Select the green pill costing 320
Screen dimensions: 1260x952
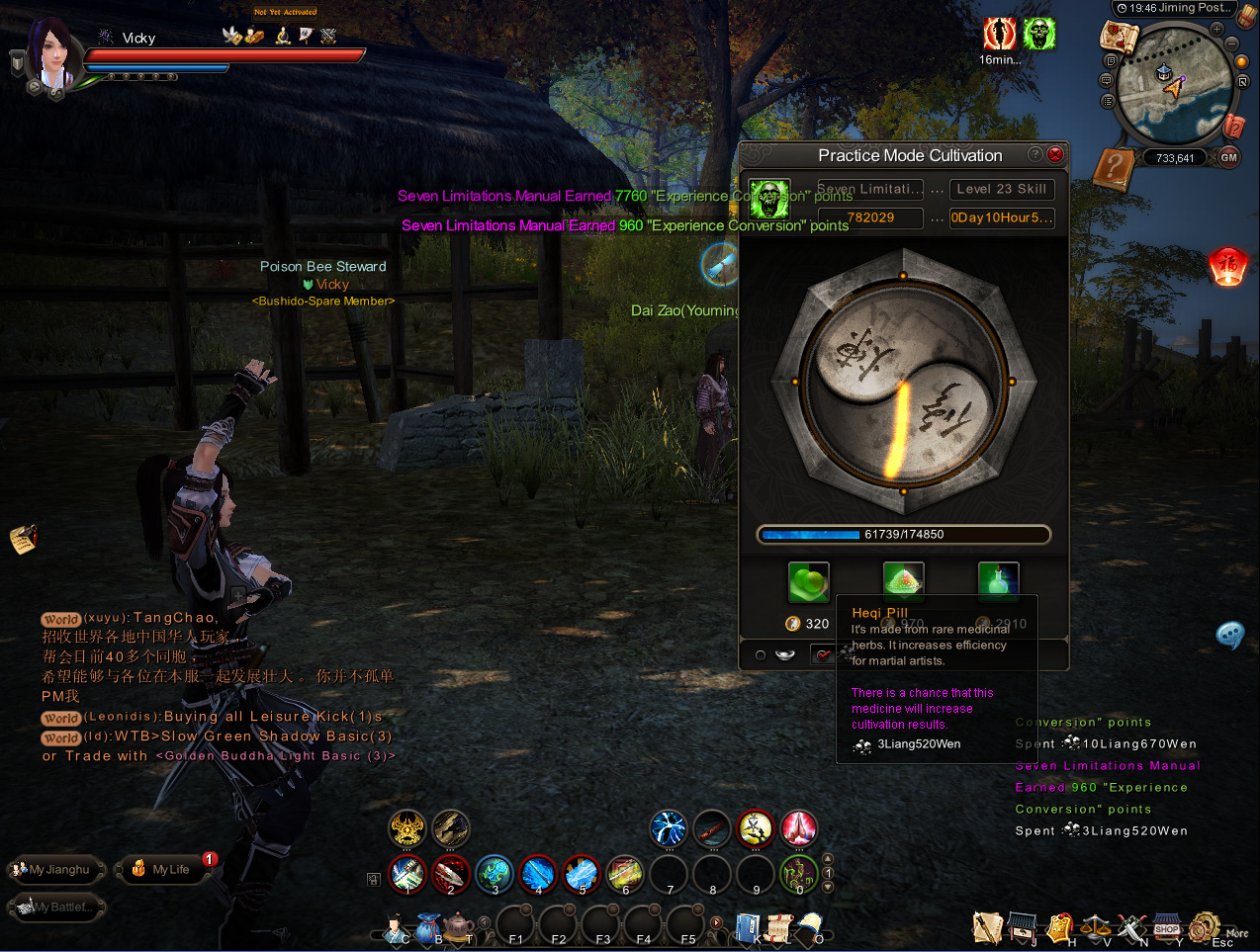tap(808, 582)
